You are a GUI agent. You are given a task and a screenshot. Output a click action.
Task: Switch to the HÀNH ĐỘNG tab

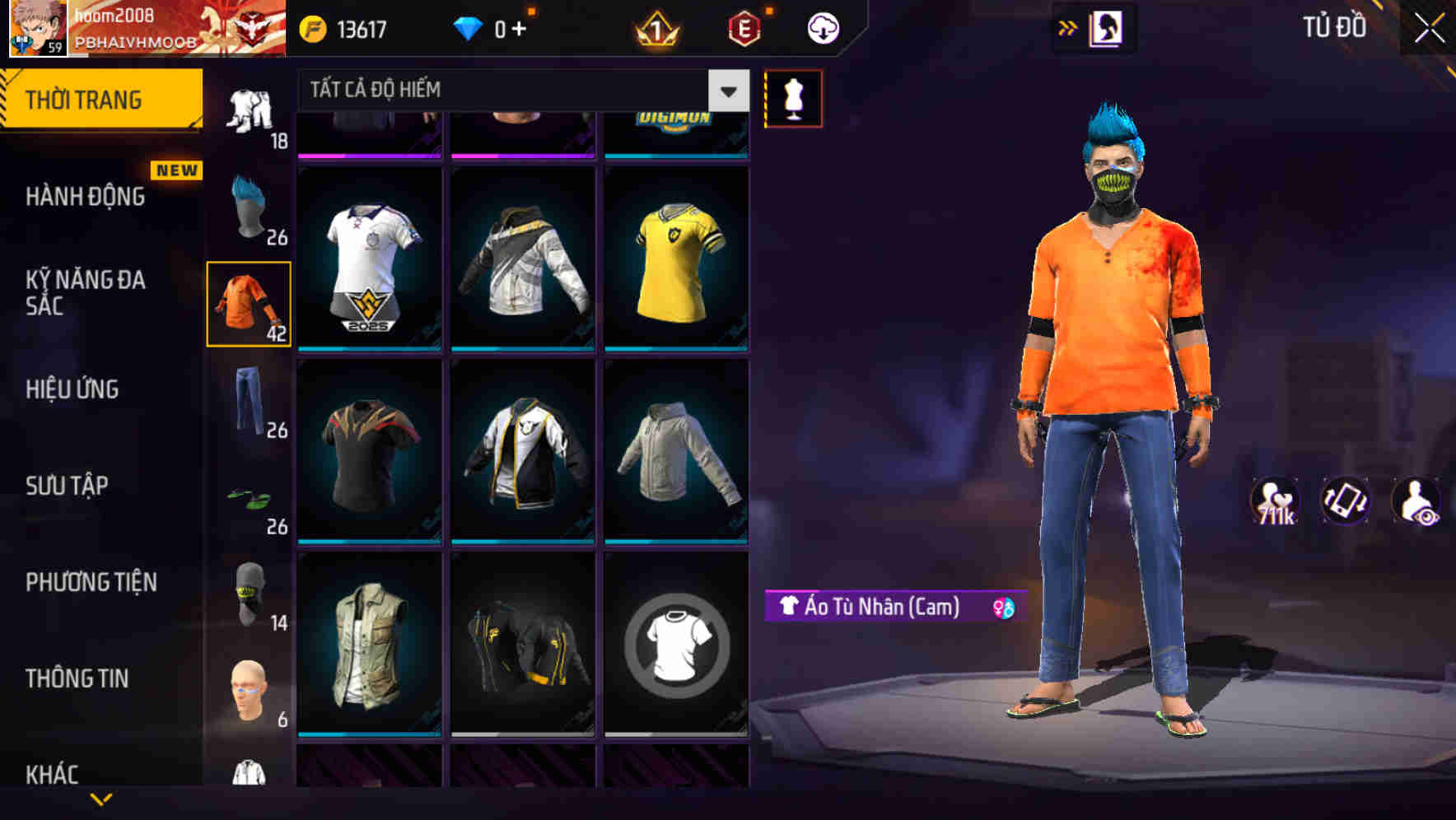(x=86, y=196)
